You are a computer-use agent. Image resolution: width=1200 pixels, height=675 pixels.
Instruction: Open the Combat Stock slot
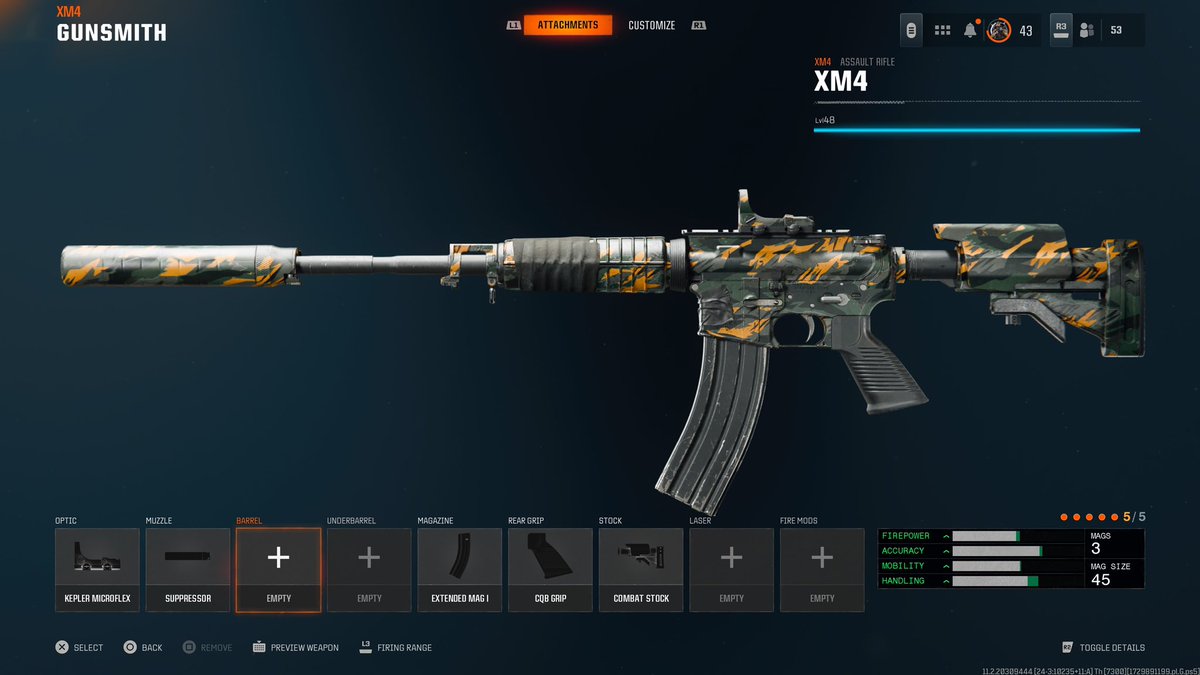[641, 569]
